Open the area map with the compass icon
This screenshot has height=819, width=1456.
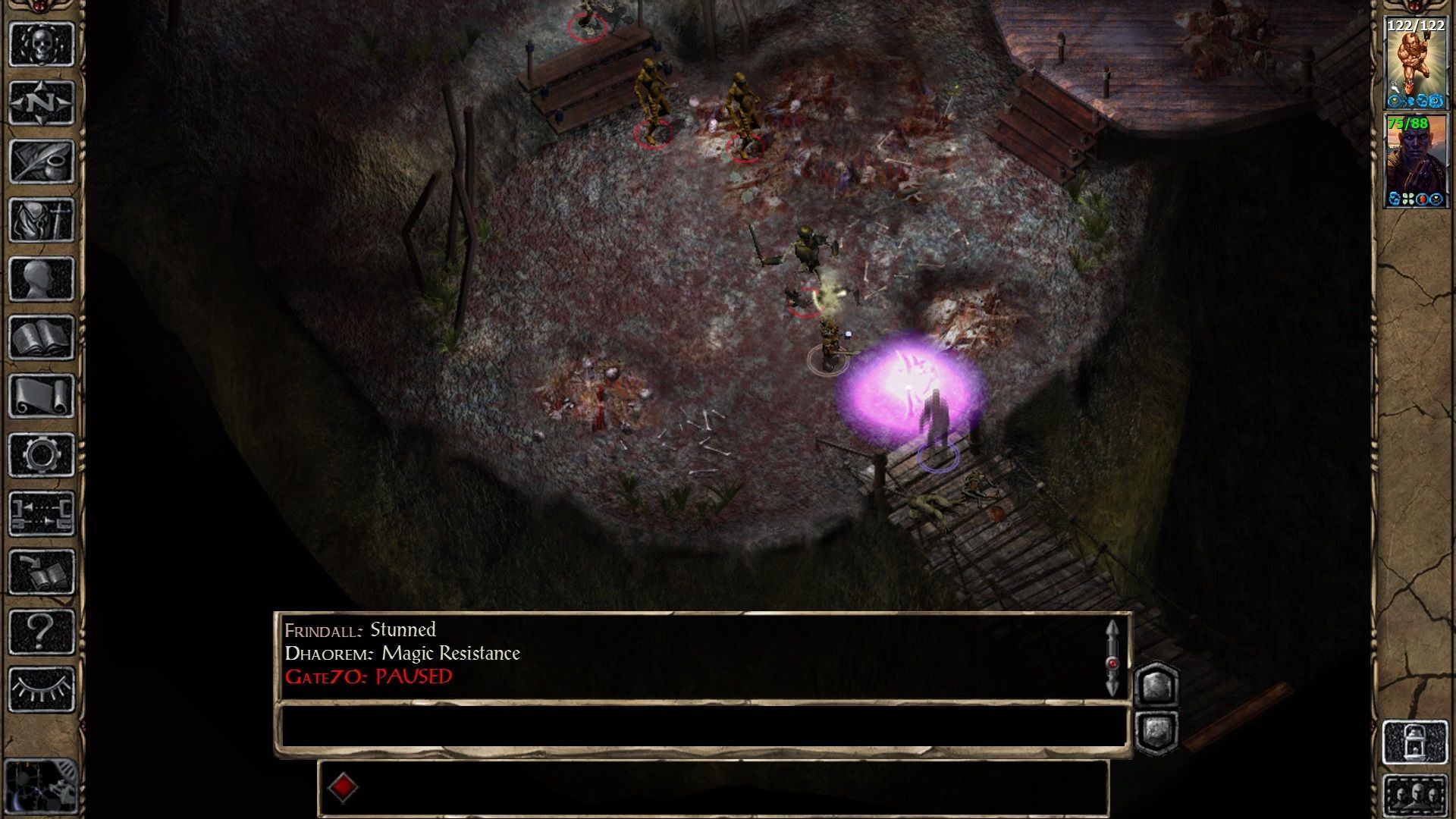[41, 102]
